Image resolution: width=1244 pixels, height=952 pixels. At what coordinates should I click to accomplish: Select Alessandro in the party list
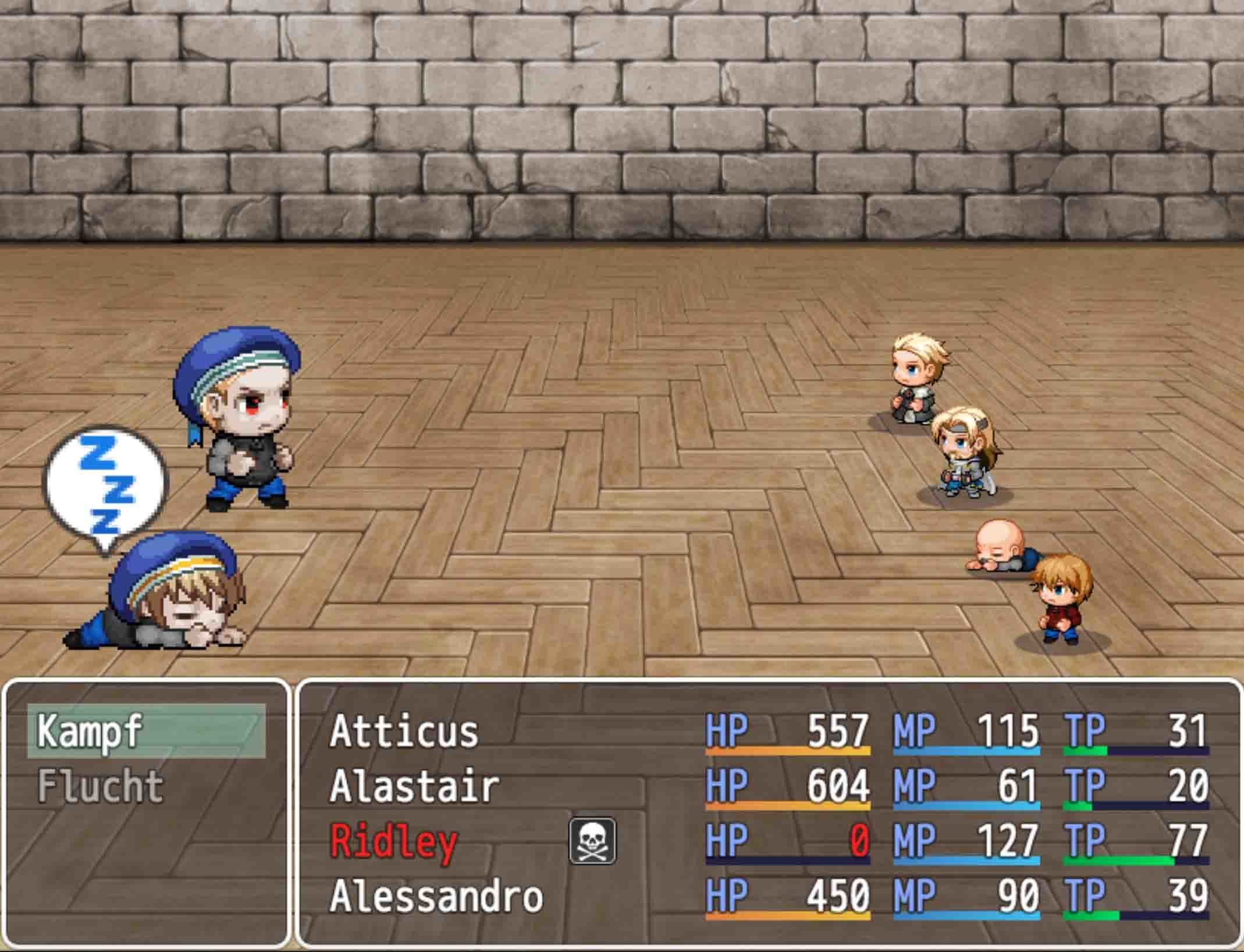pyautogui.click(x=436, y=896)
